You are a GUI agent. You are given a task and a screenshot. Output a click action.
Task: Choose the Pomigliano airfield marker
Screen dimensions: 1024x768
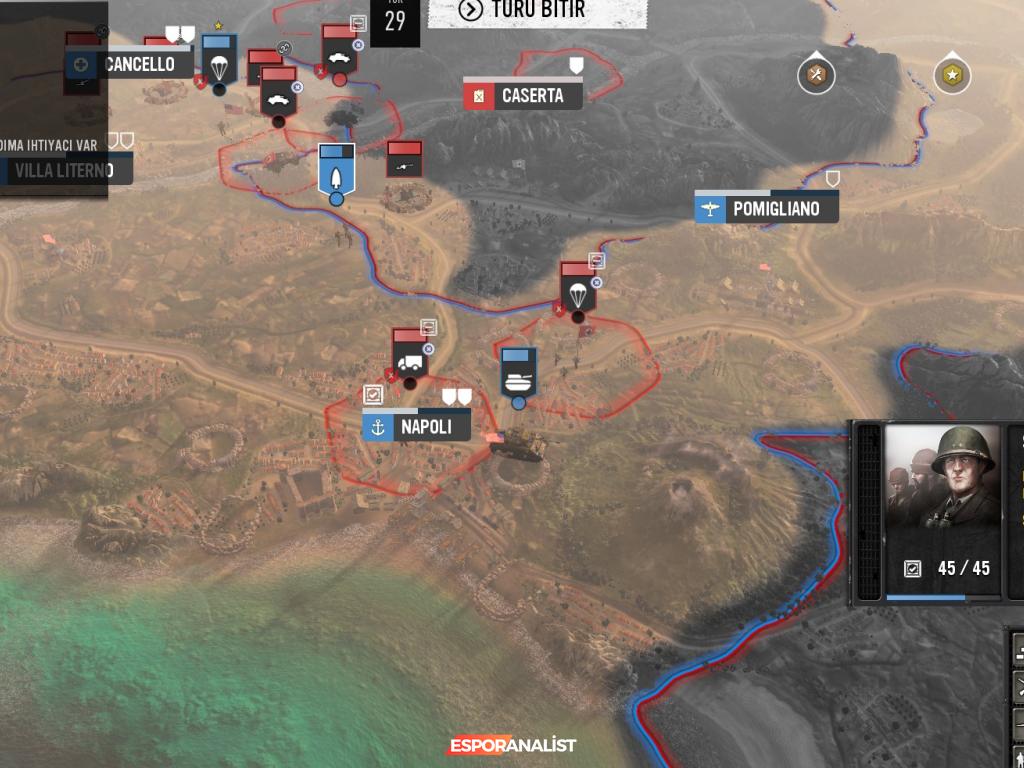click(x=766, y=209)
